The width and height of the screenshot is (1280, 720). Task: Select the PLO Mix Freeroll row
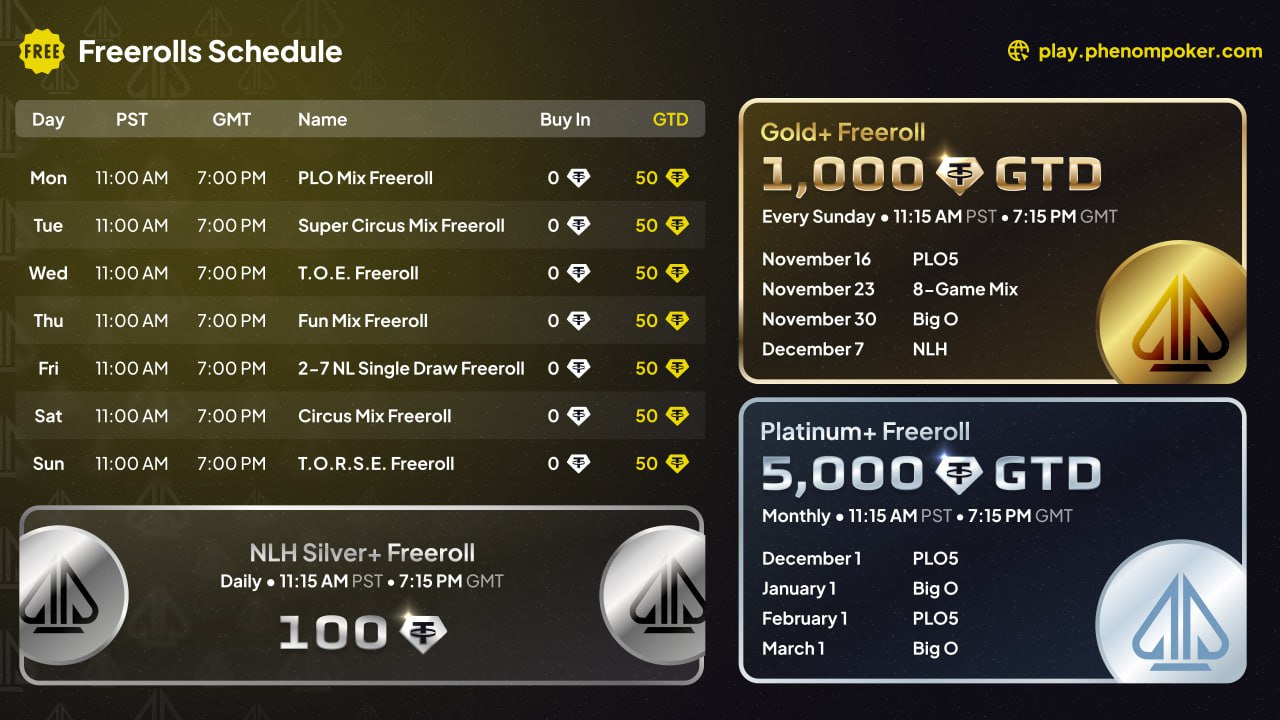[365, 178]
